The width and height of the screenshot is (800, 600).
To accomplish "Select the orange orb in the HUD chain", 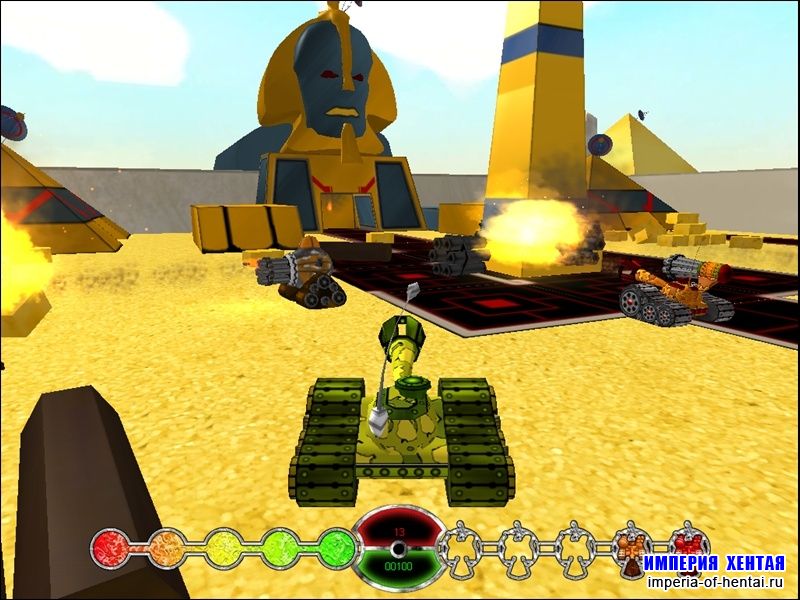I will pyautogui.click(x=167, y=548).
